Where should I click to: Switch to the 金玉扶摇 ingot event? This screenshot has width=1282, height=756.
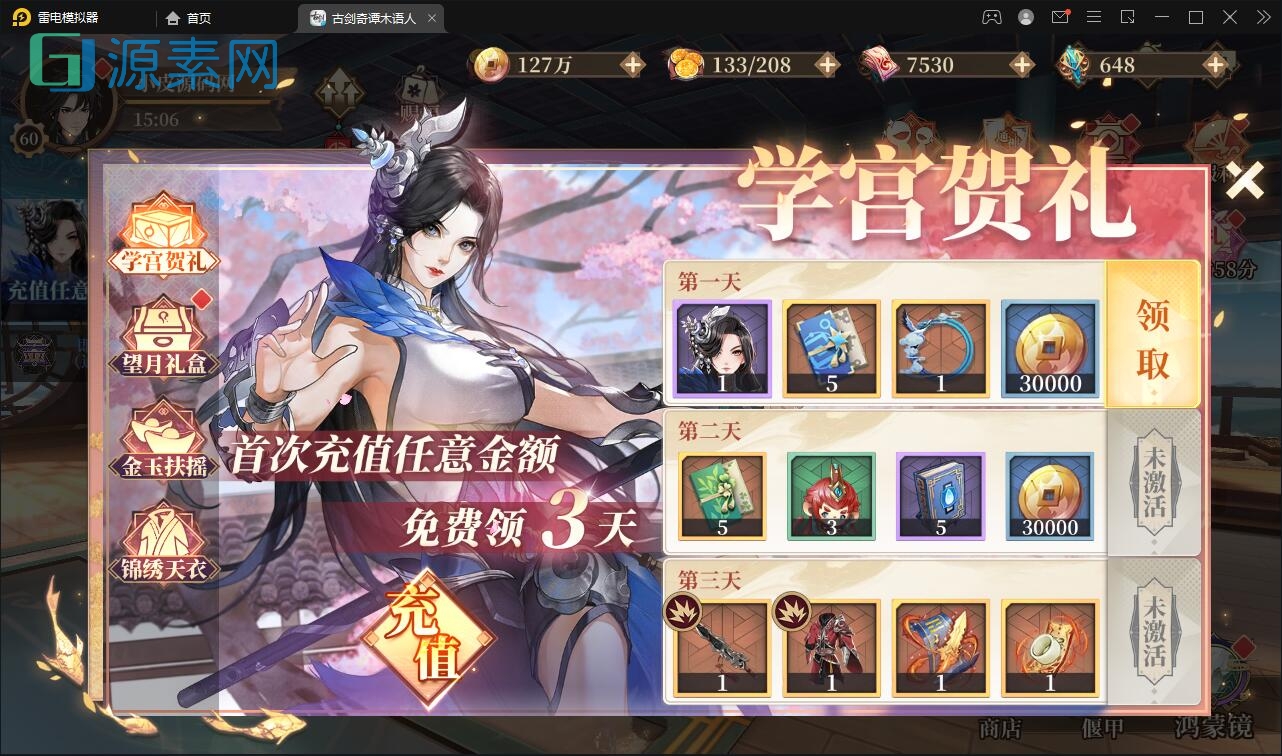tap(163, 438)
